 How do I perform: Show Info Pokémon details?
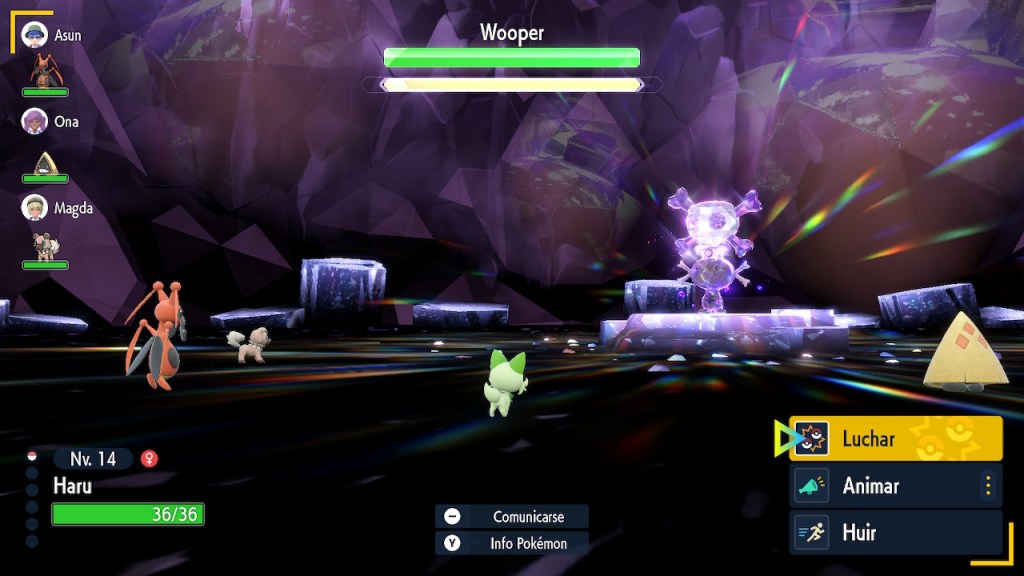coord(512,544)
